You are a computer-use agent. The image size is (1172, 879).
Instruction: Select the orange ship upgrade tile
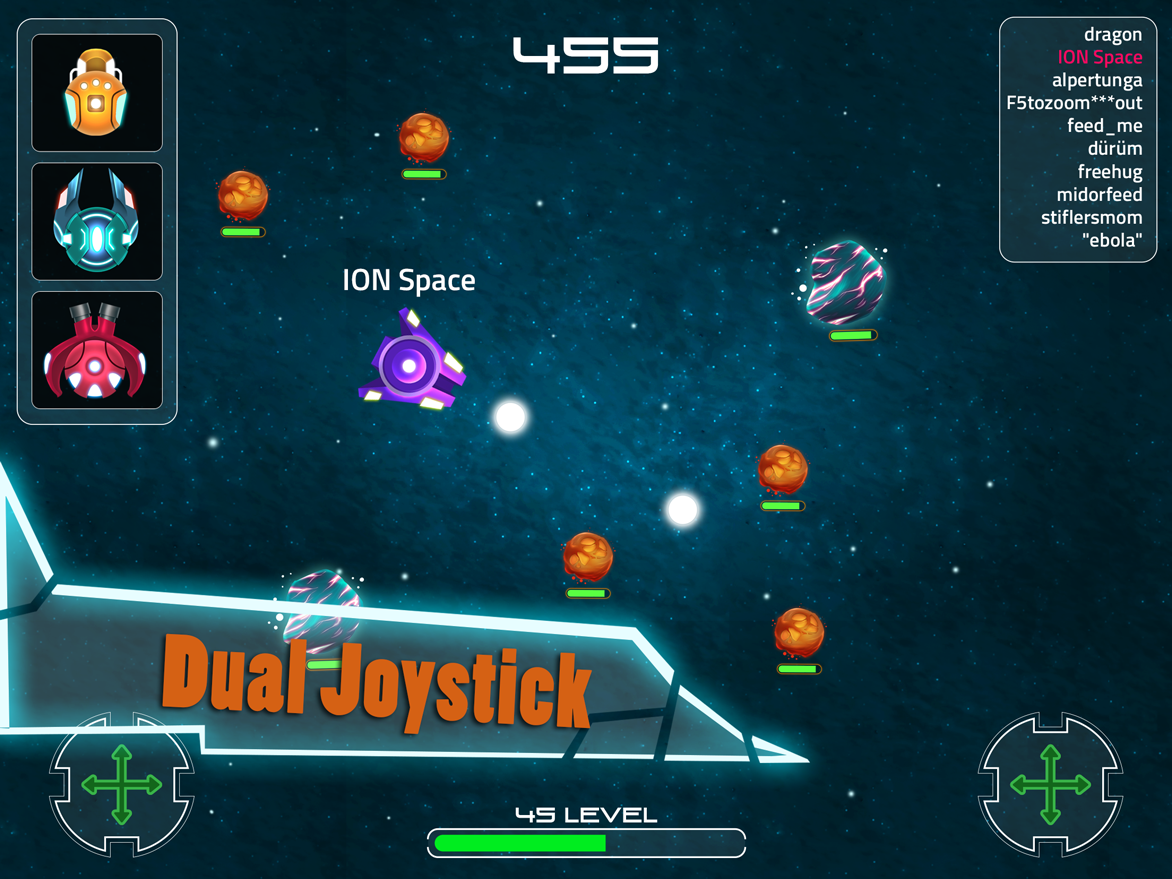pos(97,93)
